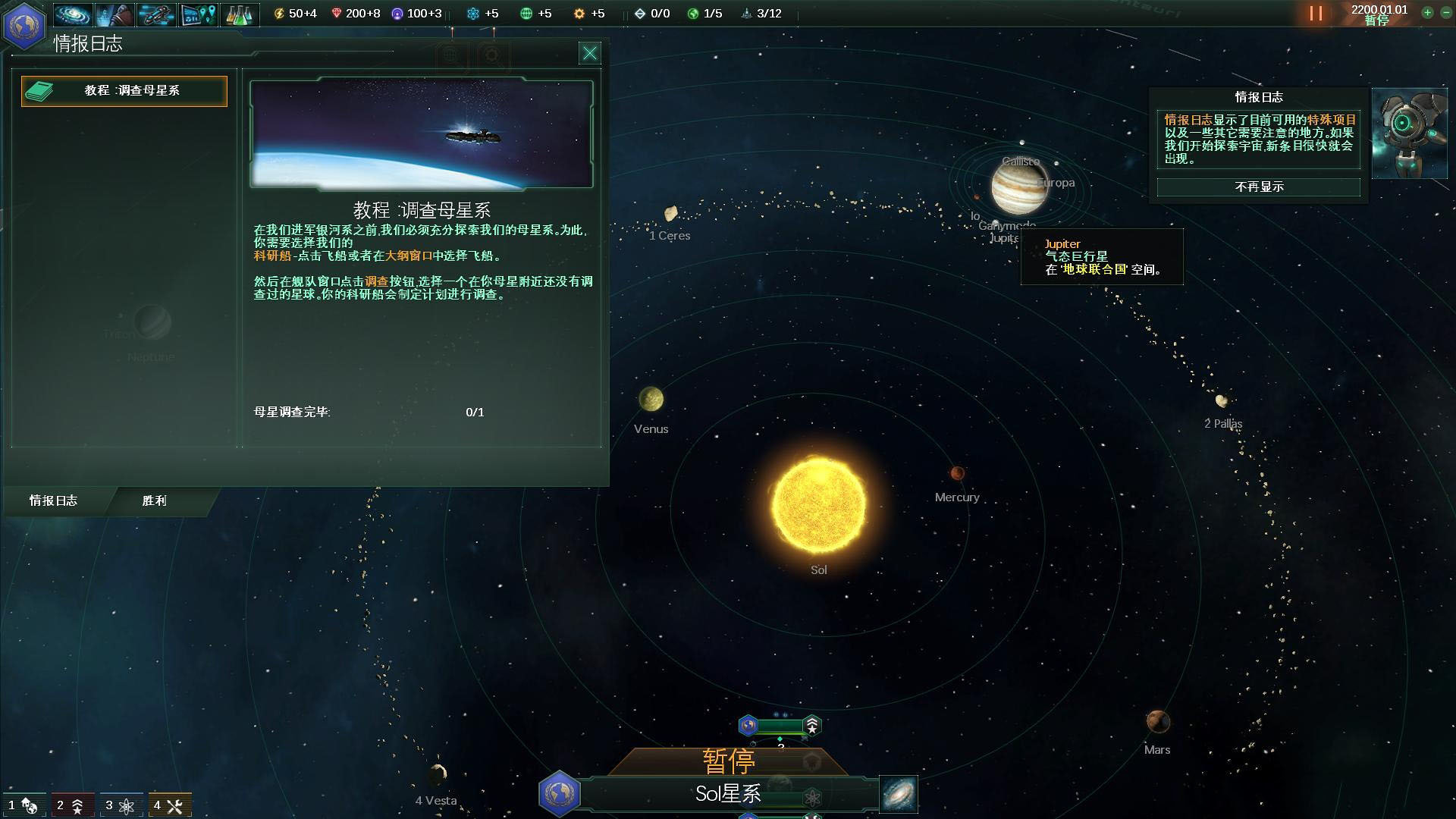The width and height of the screenshot is (1456, 819).
Task: Select the 教程:调查母星系 log entry
Action: click(x=124, y=91)
